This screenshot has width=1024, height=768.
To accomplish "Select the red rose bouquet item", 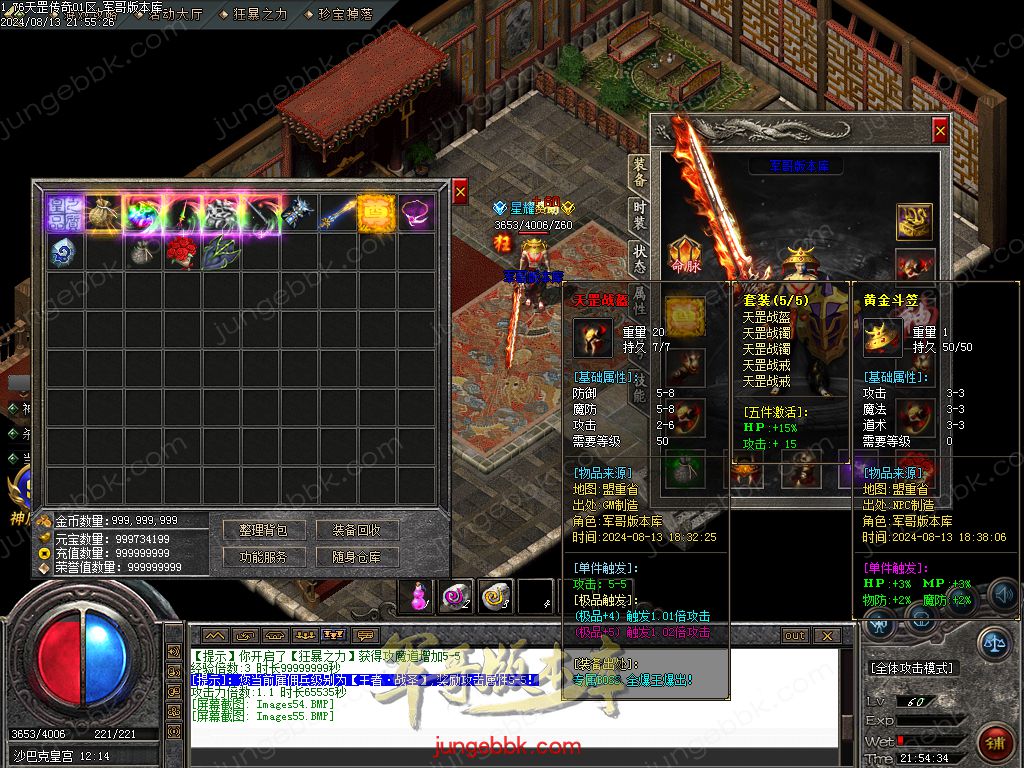I will pyautogui.click(x=180, y=251).
